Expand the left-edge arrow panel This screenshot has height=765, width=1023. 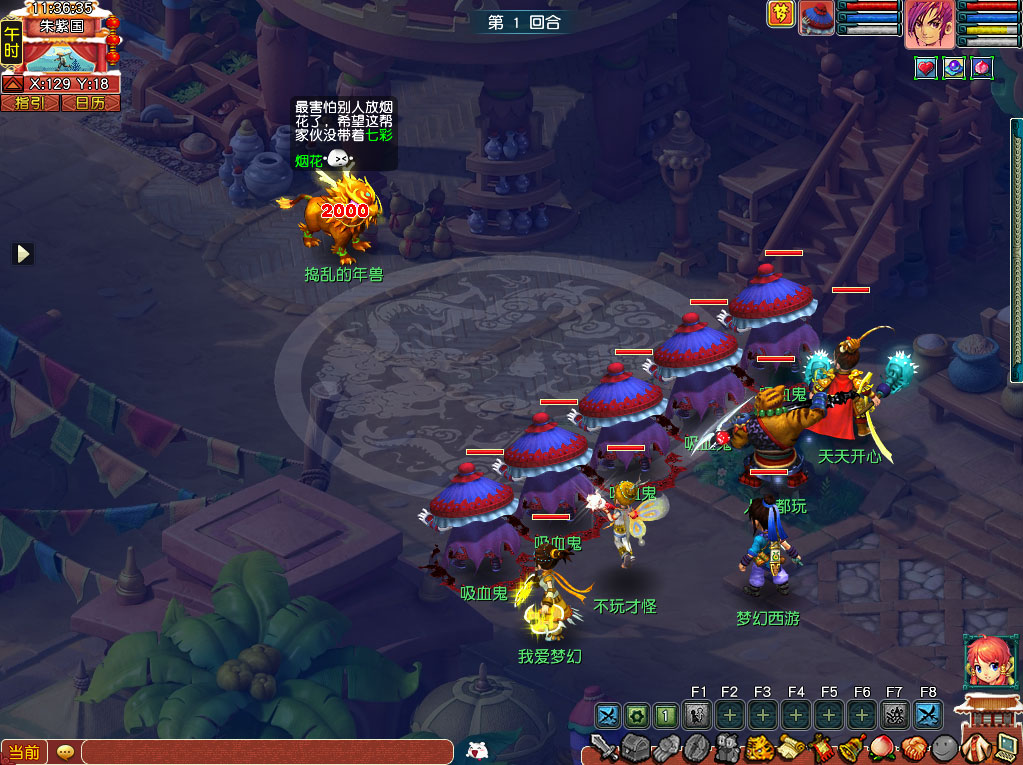click(x=22, y=254)
